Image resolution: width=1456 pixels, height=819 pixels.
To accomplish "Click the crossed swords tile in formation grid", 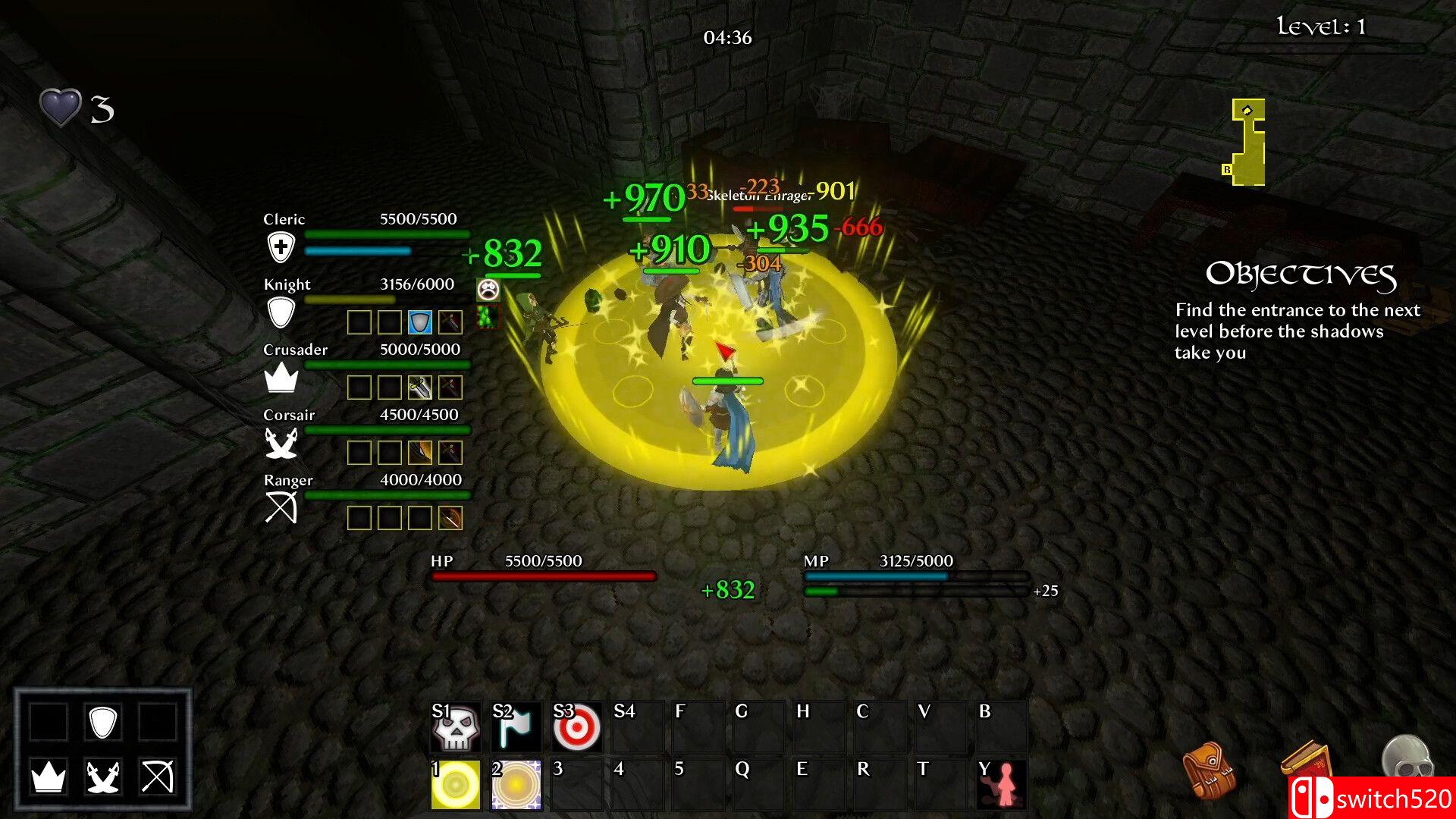I will tap(103, 777).
